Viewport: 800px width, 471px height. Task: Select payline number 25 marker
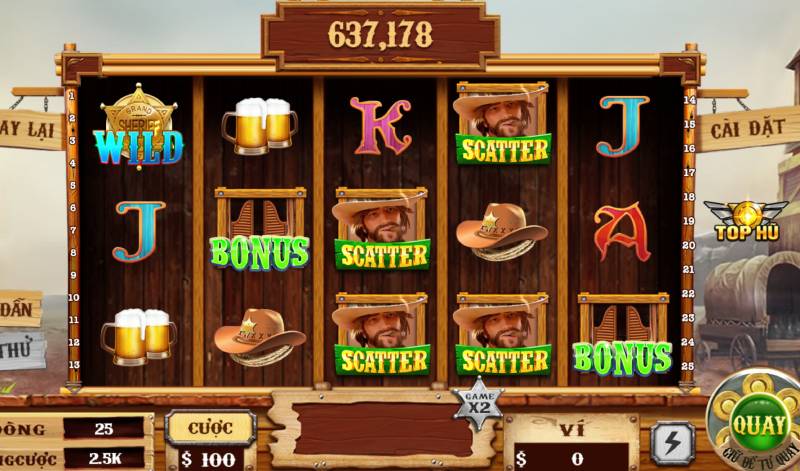(690, 364)
